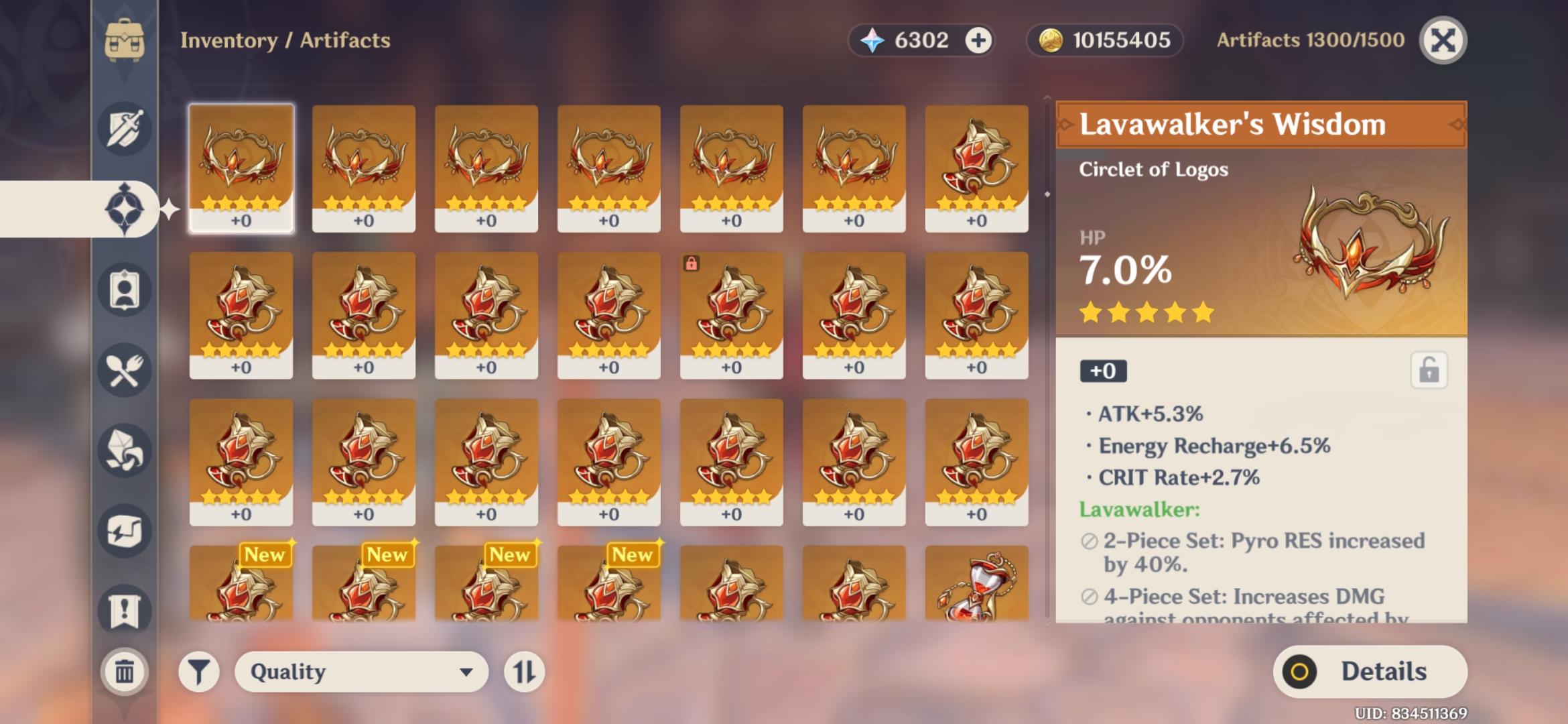Open the artifact destroy trash icon
This screenshot has width=1568, height=724.
pyautogui.click(x=124, y=670)
